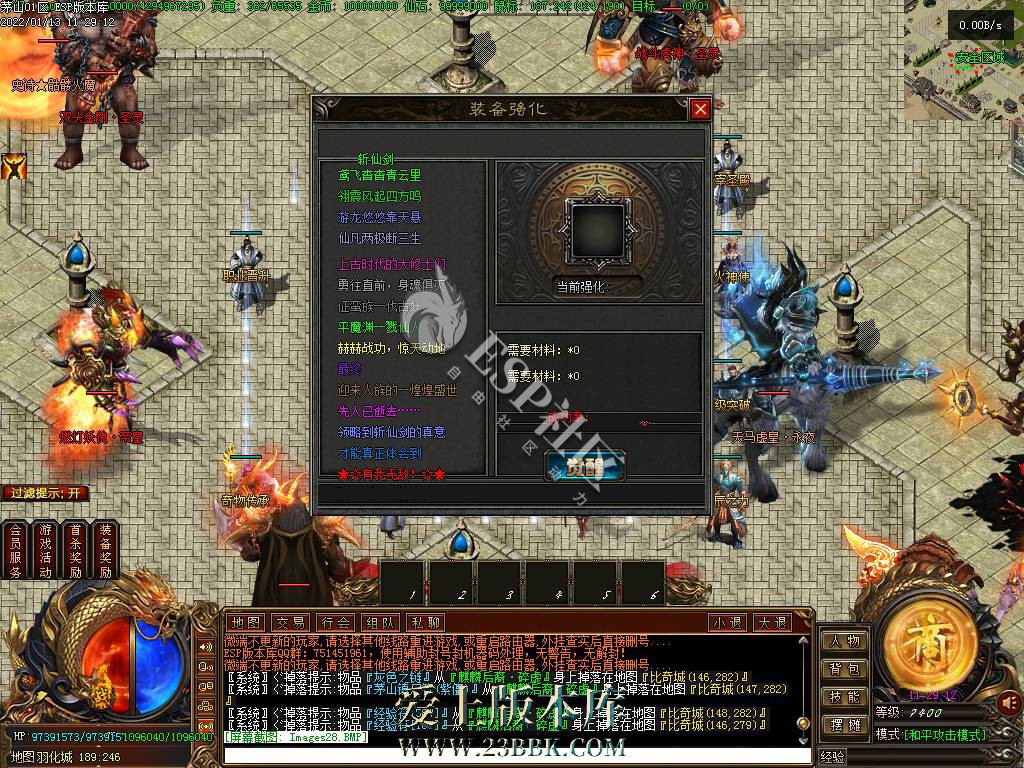The height and width of the screenshot is (768, 1024).
Task: Open 会员服务 member services
Action: pyautogui.click(x=15, y=550)
